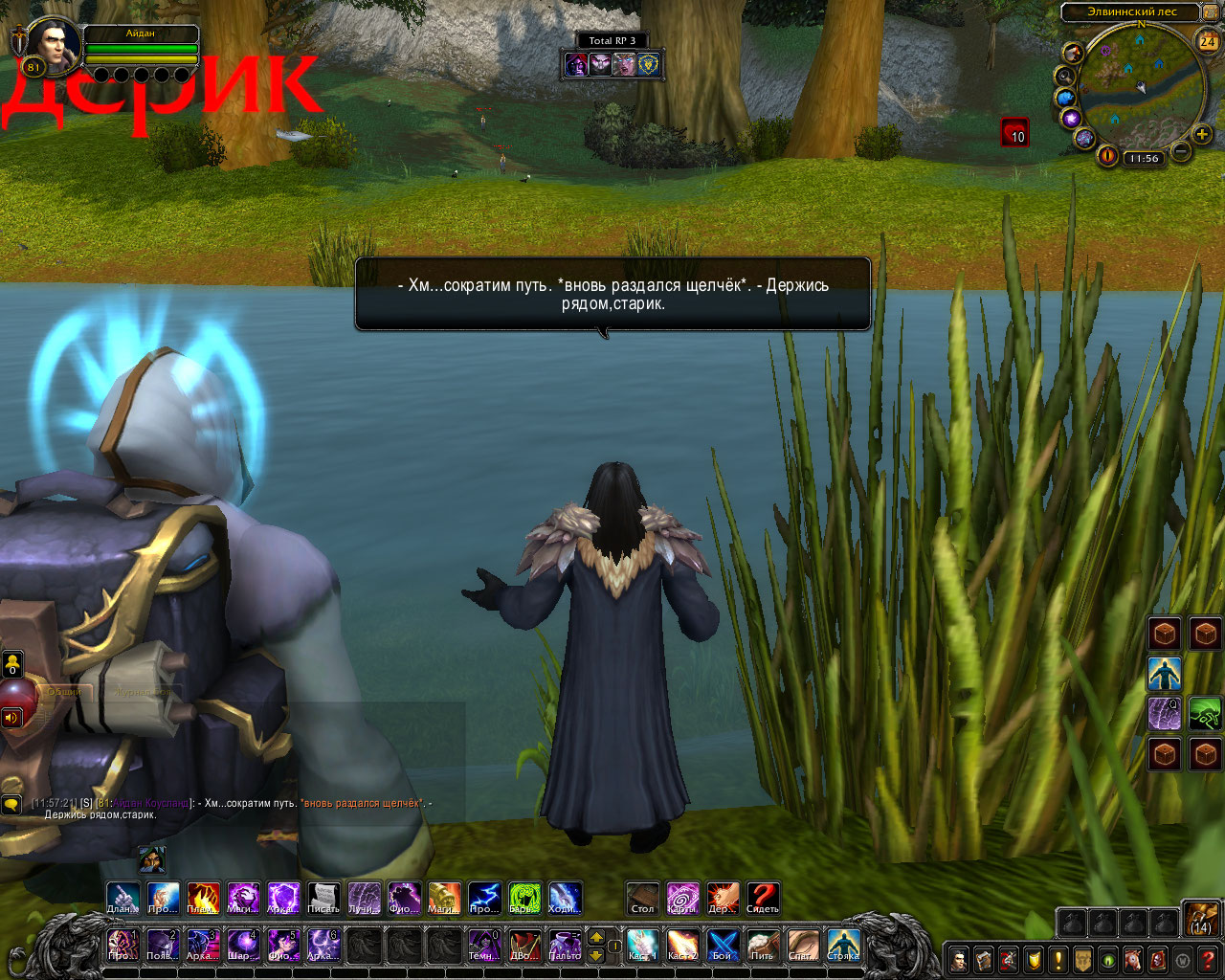This screenshot has height=980, width=1225.
Task: Open the chat menu speech bubble button
Action: coord(11,806)
